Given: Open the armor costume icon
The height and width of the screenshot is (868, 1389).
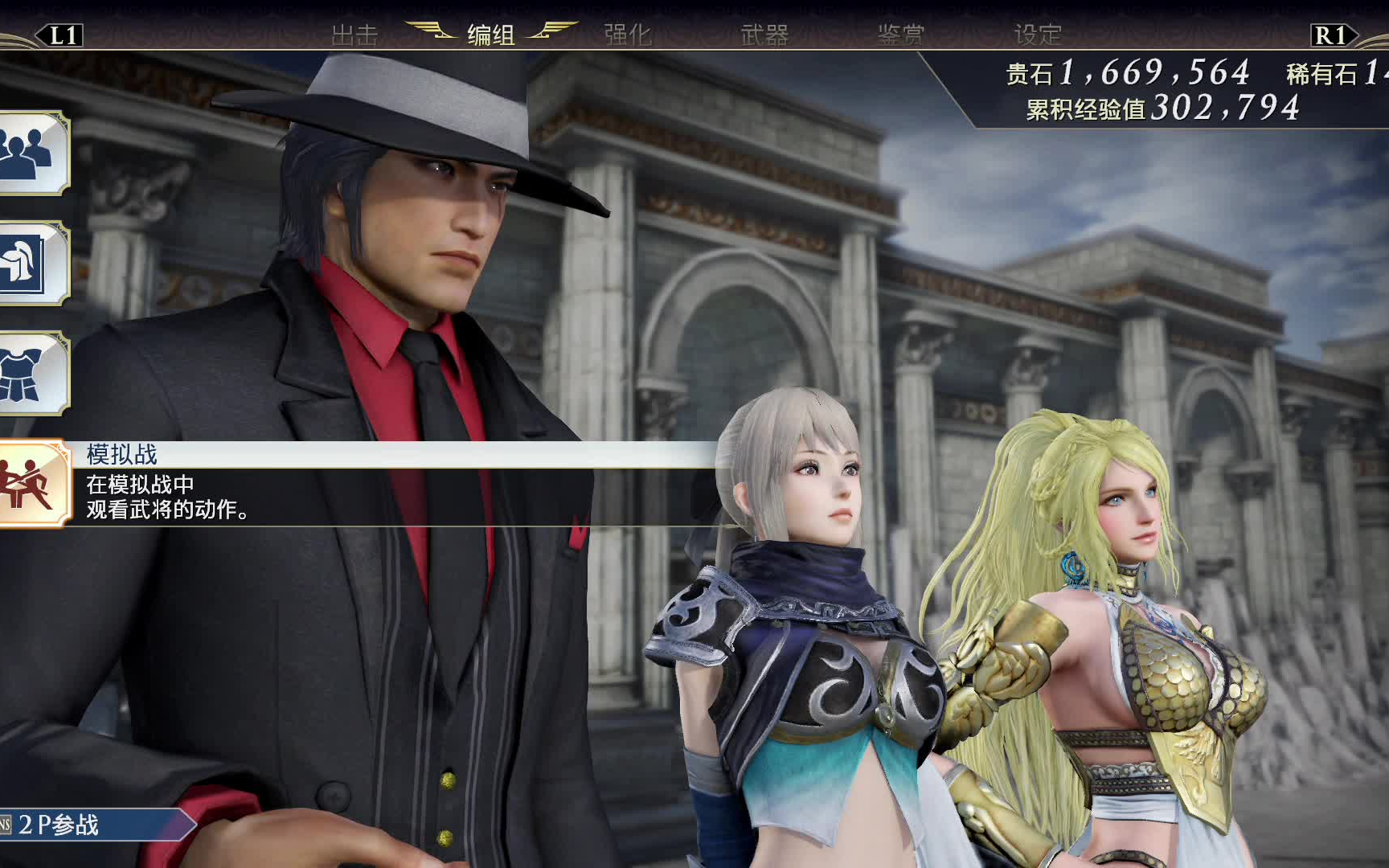Looking at the screenshot, I should (32, 374).
